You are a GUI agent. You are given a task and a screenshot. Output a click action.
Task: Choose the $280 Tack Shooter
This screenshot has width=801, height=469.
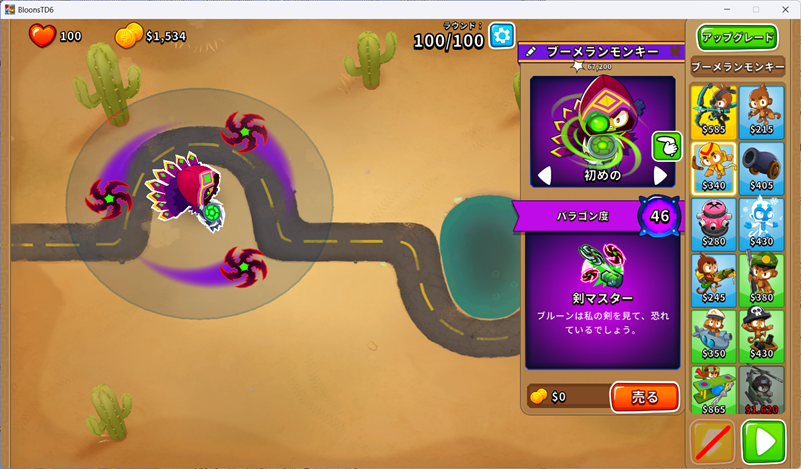coord(713,223)
